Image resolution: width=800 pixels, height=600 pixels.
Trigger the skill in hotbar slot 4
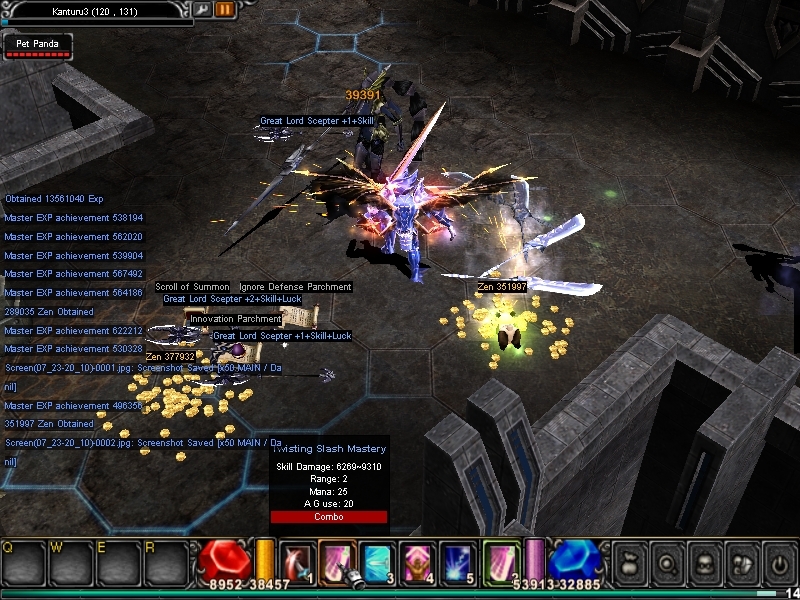(x=418, y=561)
